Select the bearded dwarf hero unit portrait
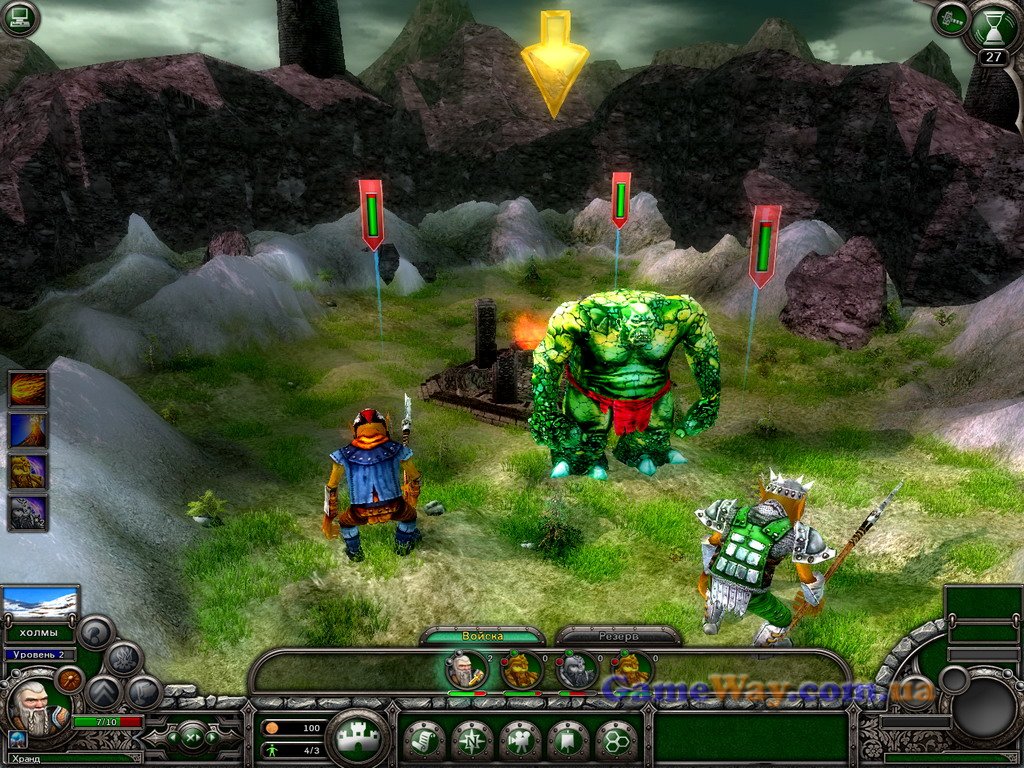 [x=466, y=669]
